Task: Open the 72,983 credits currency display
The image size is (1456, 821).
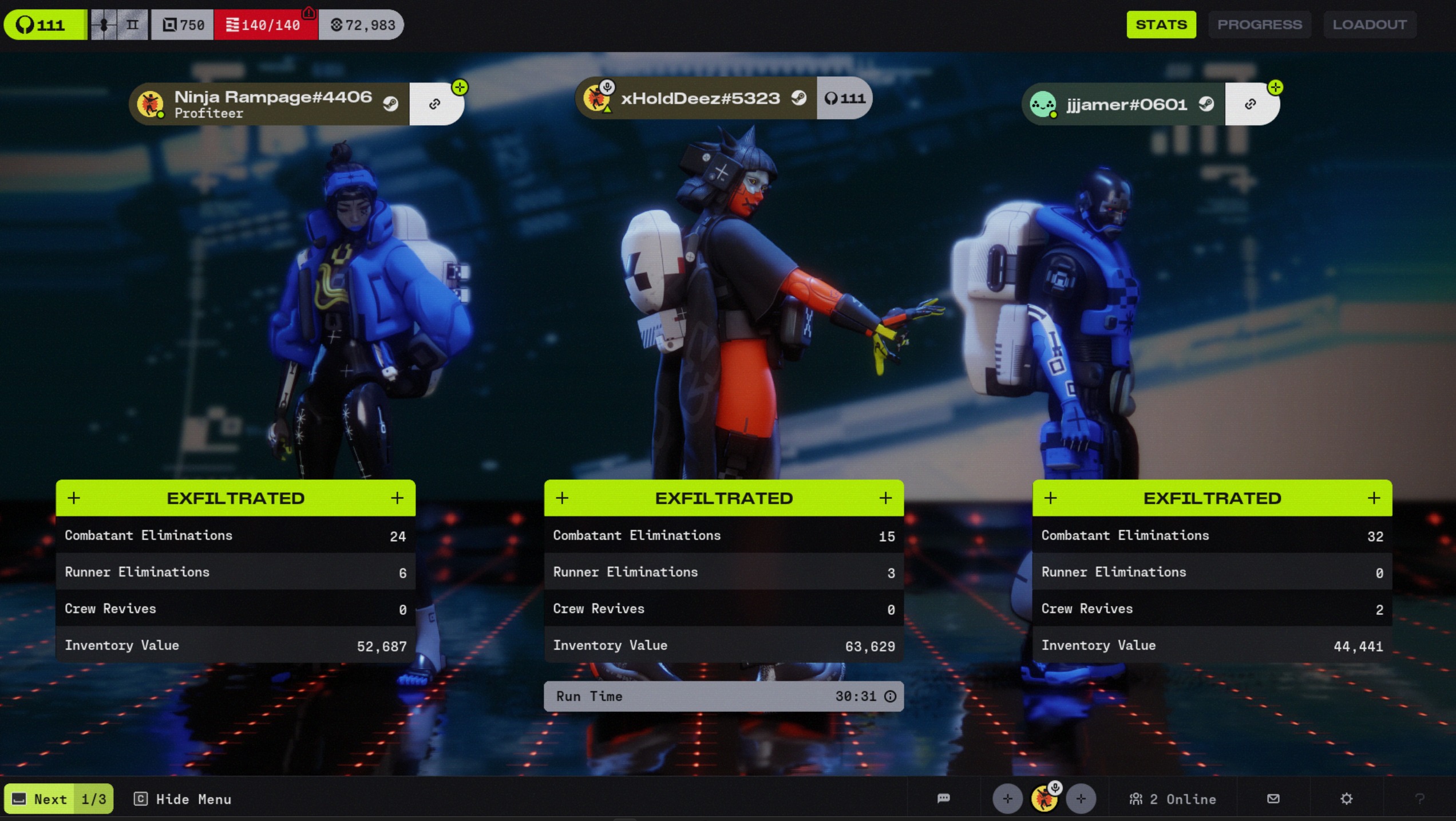Action: (362, 25)
